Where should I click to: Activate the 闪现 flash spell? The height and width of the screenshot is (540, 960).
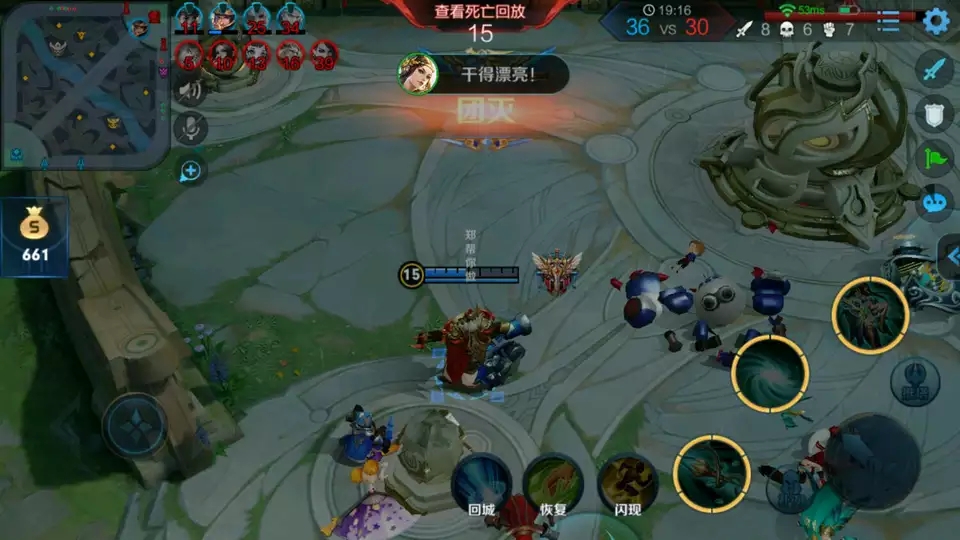pyautogui.click(x=627, y=483)
